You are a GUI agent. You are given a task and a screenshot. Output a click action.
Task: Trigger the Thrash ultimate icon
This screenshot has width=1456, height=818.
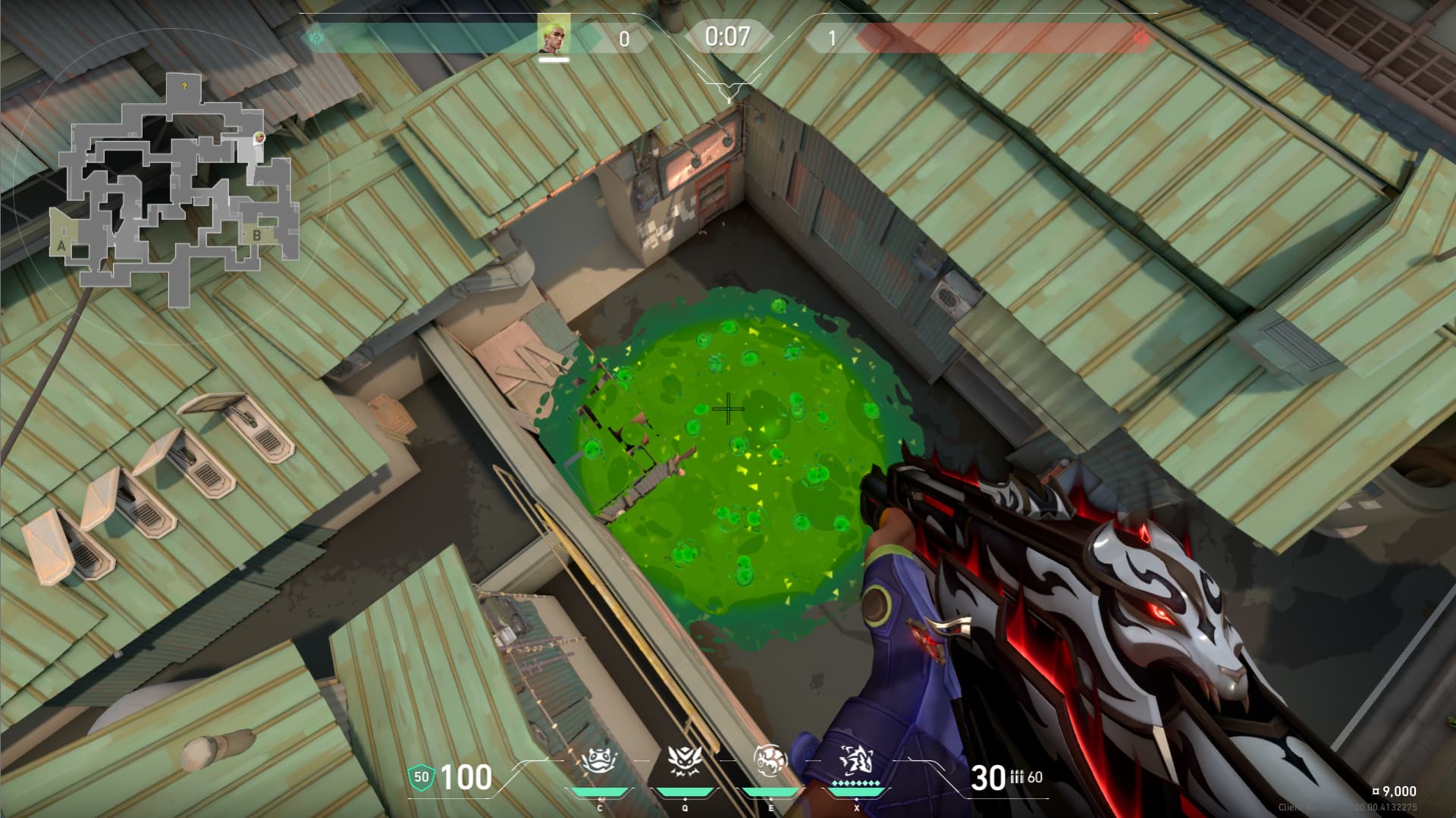(857, 760)
